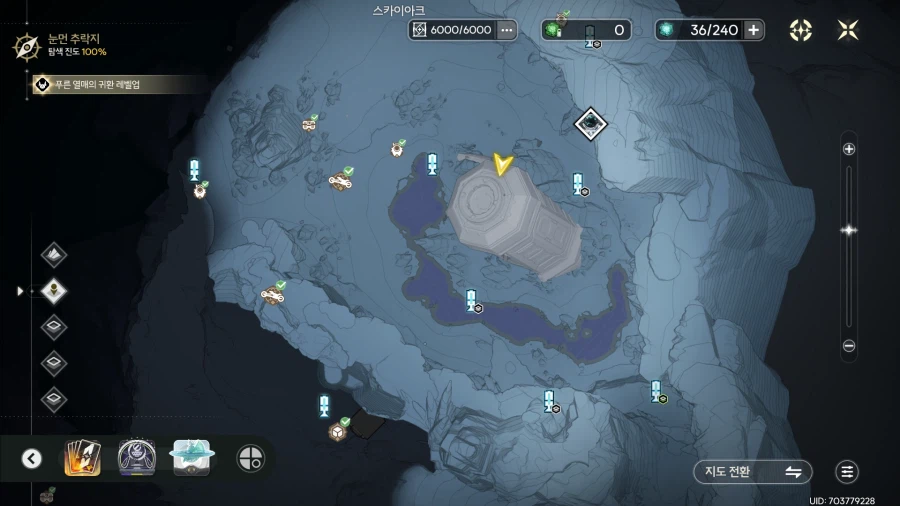Zoom out the map with the minus button

pos(849,346)
